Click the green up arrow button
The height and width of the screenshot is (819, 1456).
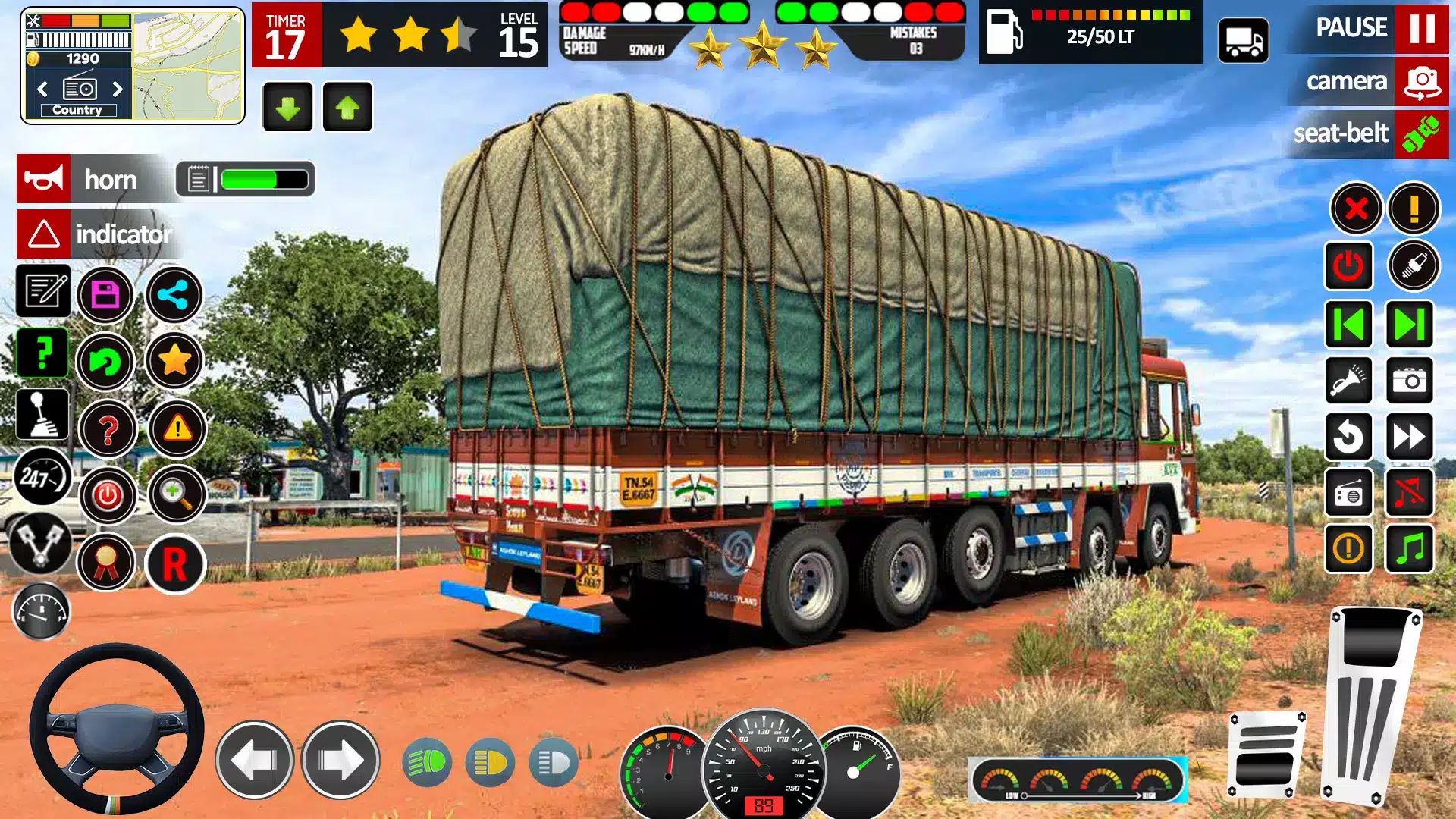click(347, 108)
